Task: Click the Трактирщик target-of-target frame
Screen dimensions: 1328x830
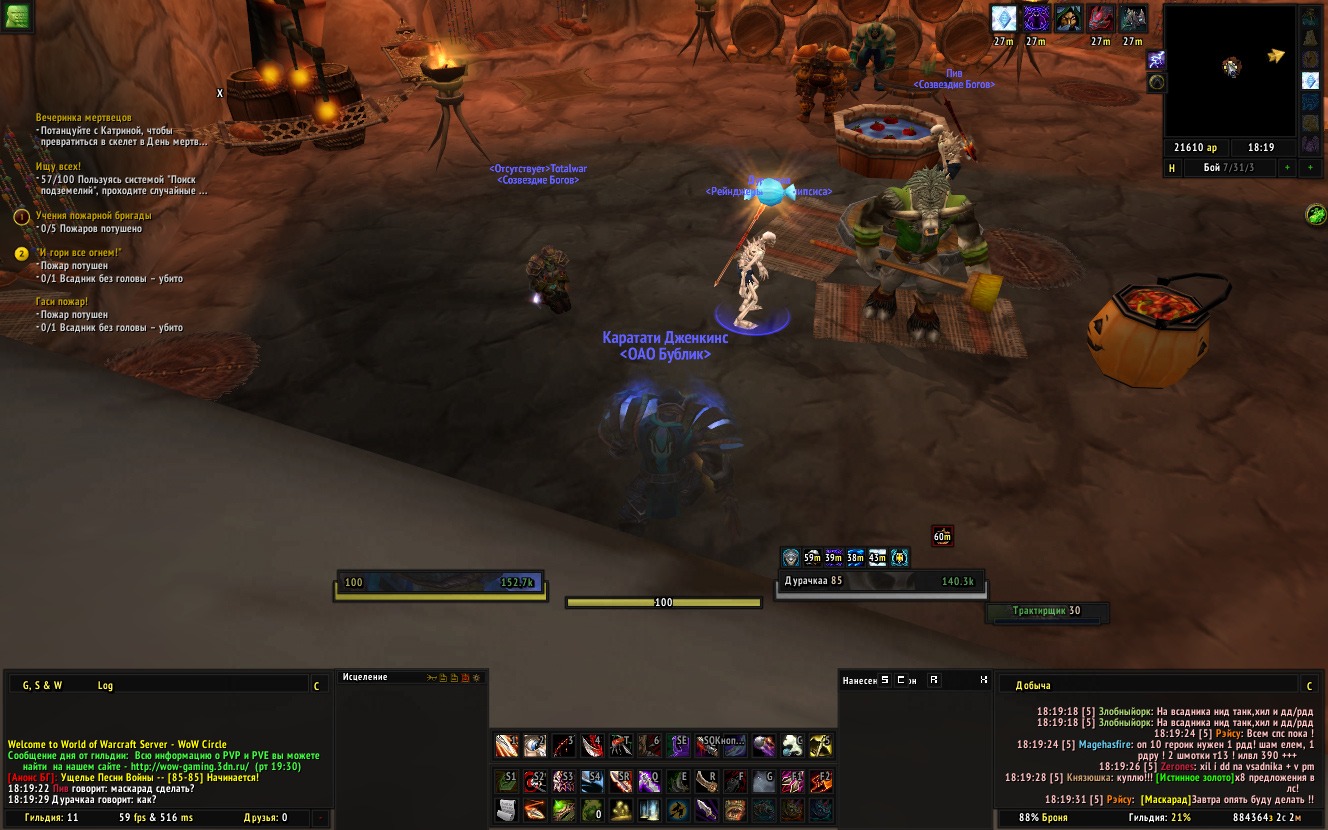Action: [1046, 611]
